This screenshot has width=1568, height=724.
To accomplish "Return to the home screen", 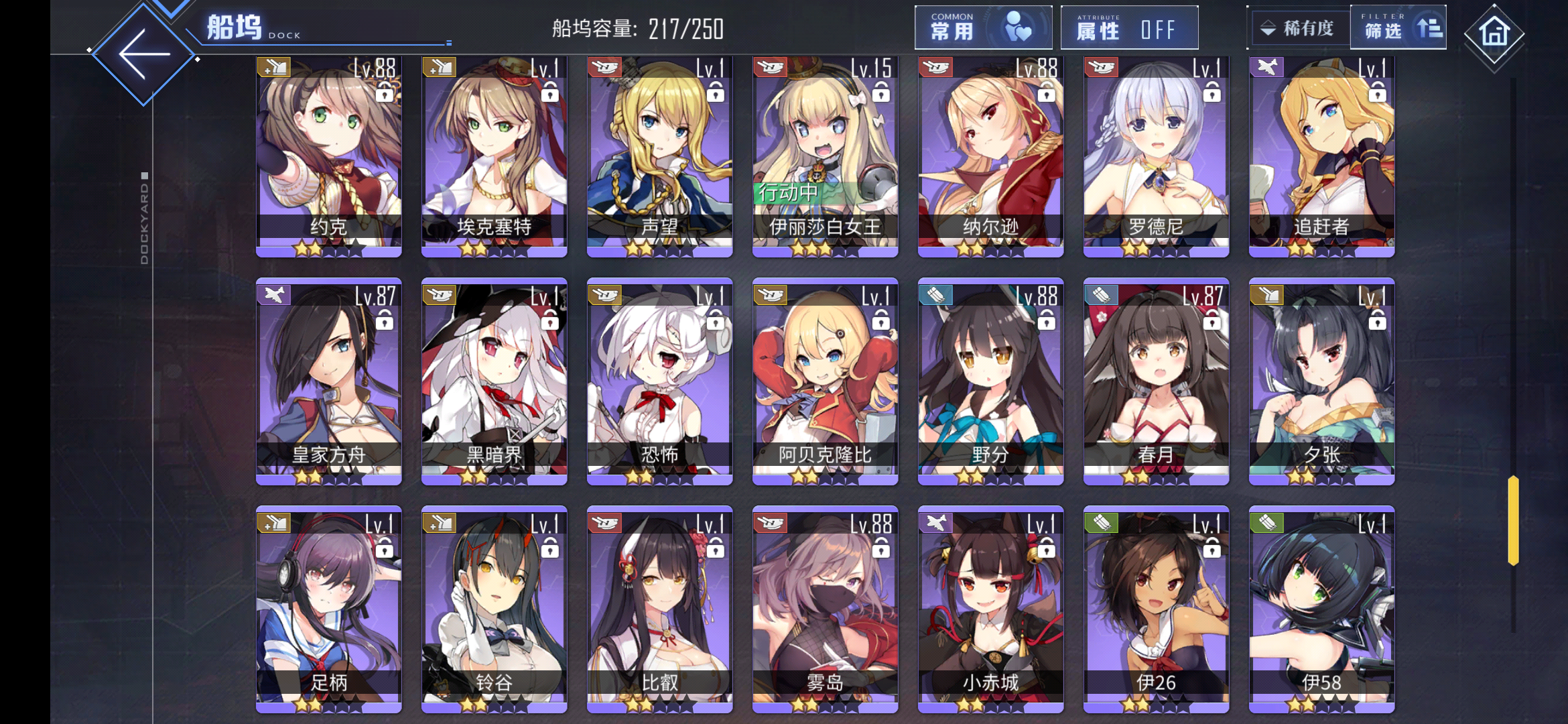I will point(1494,33).
